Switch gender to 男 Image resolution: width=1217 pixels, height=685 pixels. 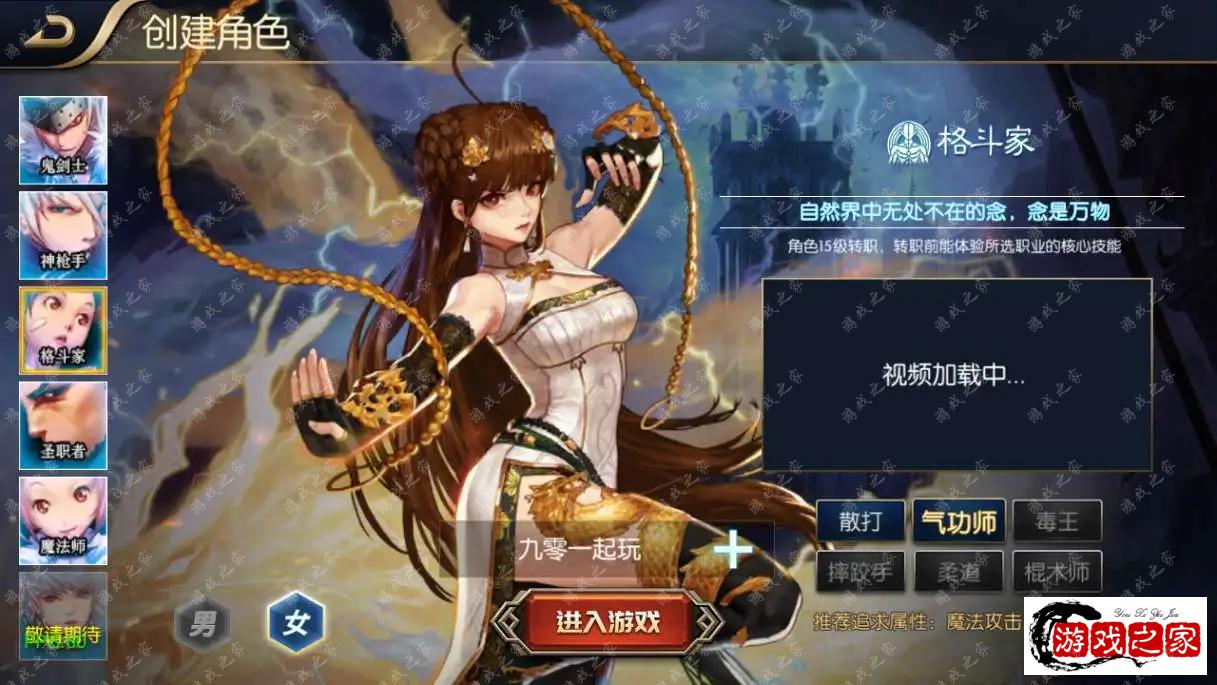coord(203,626)
